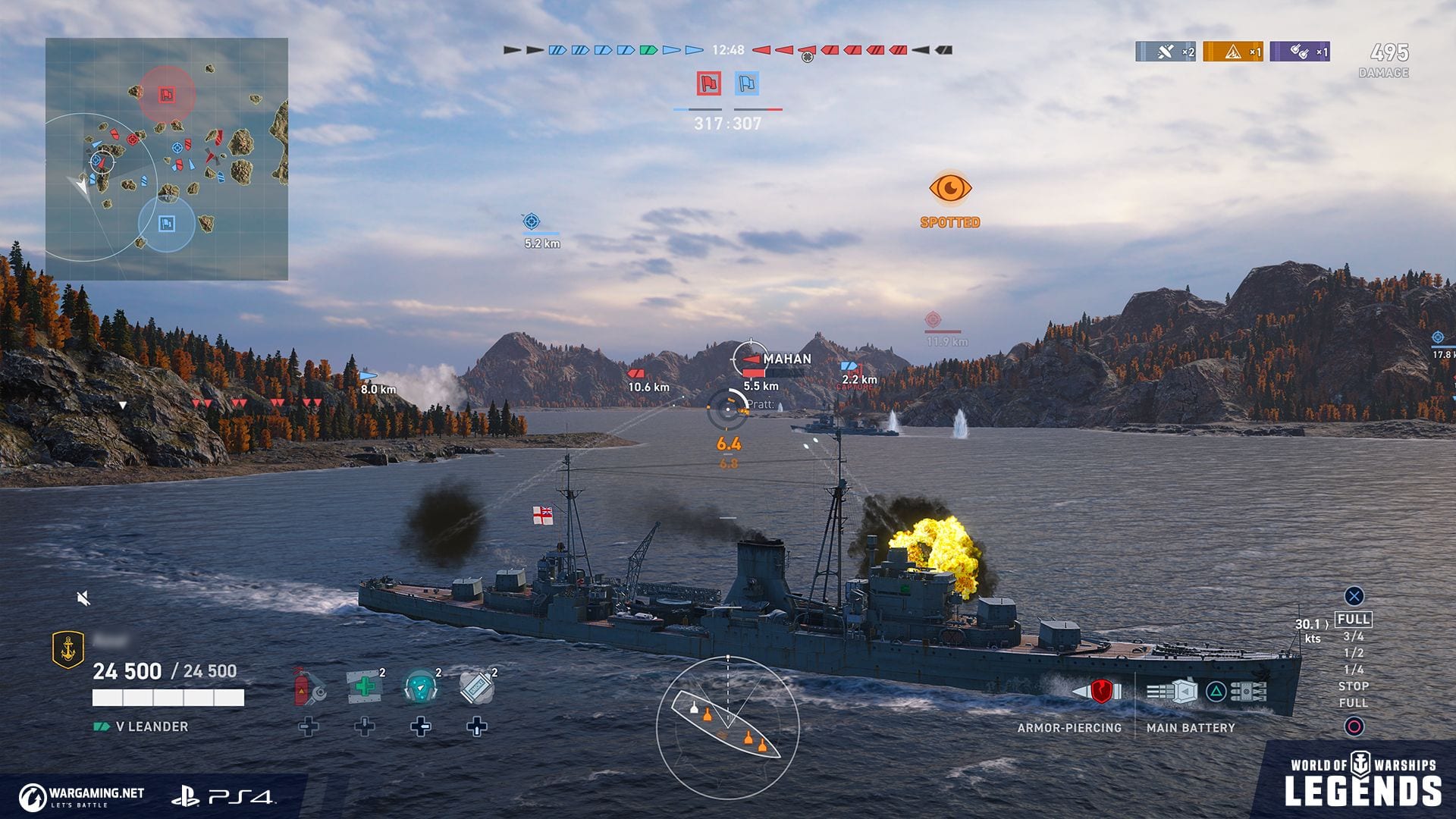Set engine speed to 1/4
Screen dimensions: 1456x819
(x=1354, y=670)
